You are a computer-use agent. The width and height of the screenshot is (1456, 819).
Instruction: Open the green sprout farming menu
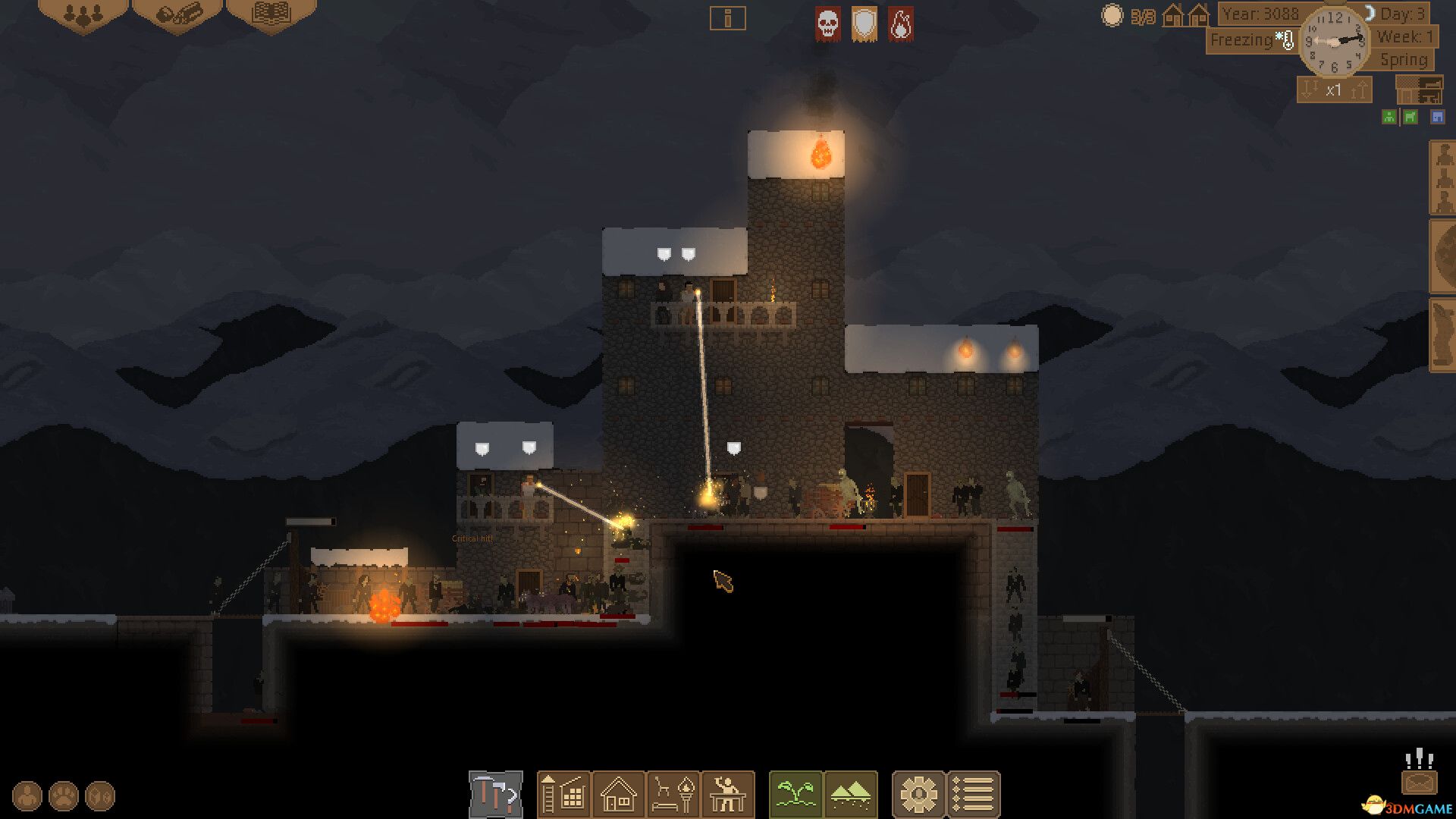(x=795, y=795)
